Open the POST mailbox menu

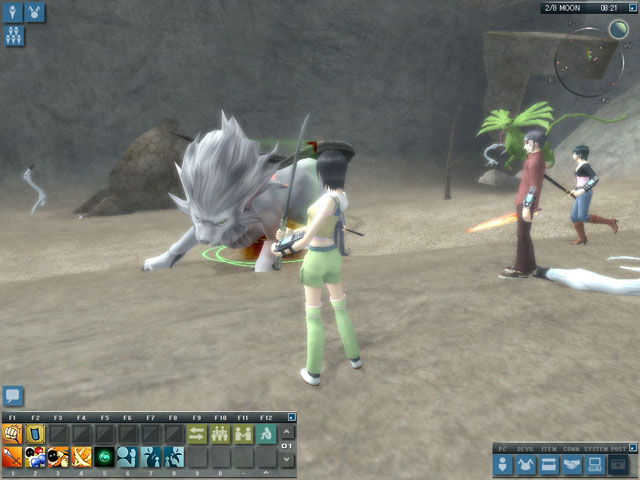click(619, 464)
